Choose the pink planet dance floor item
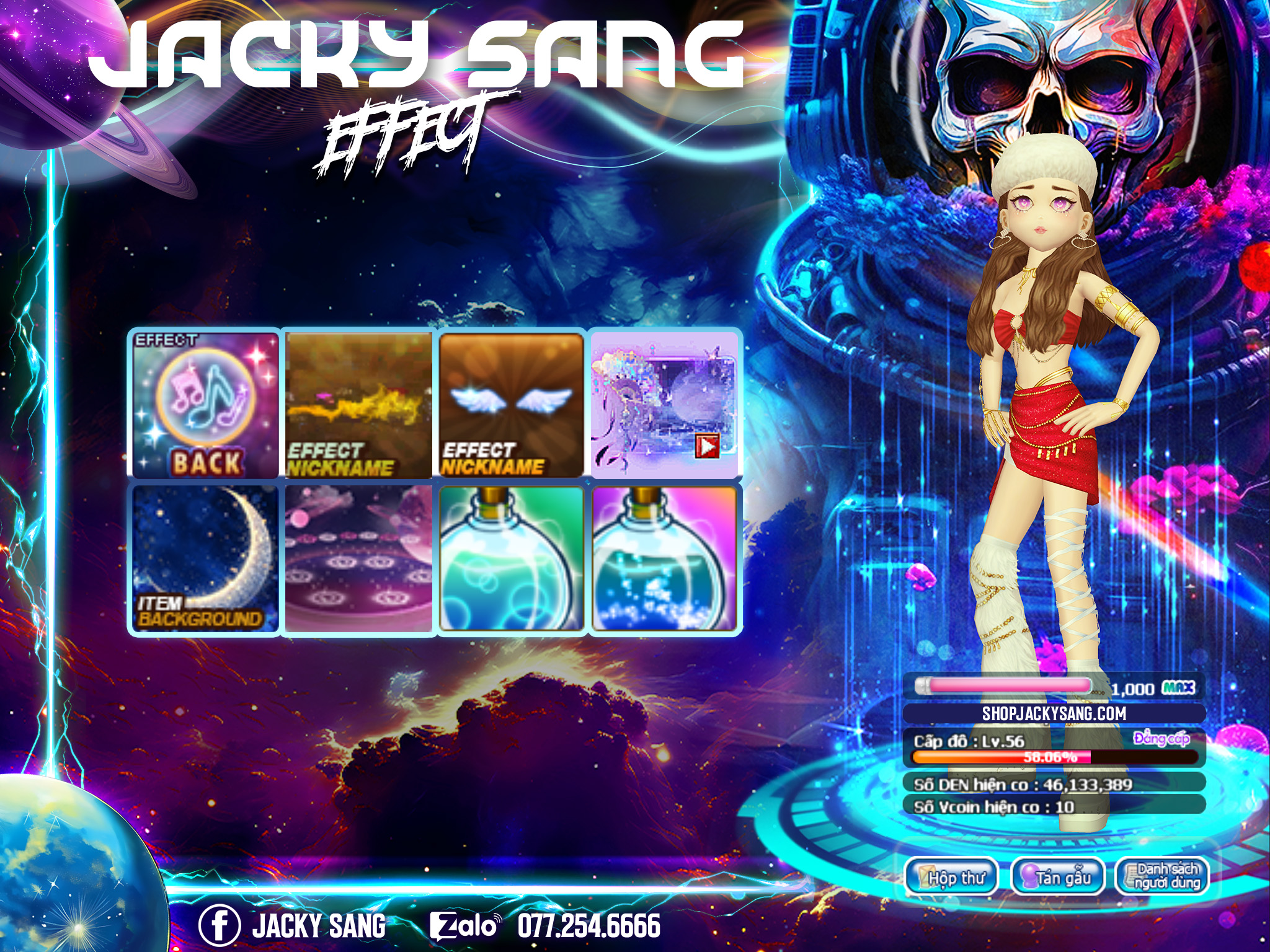The image size is (1270, 952). [x=358, y=558]
